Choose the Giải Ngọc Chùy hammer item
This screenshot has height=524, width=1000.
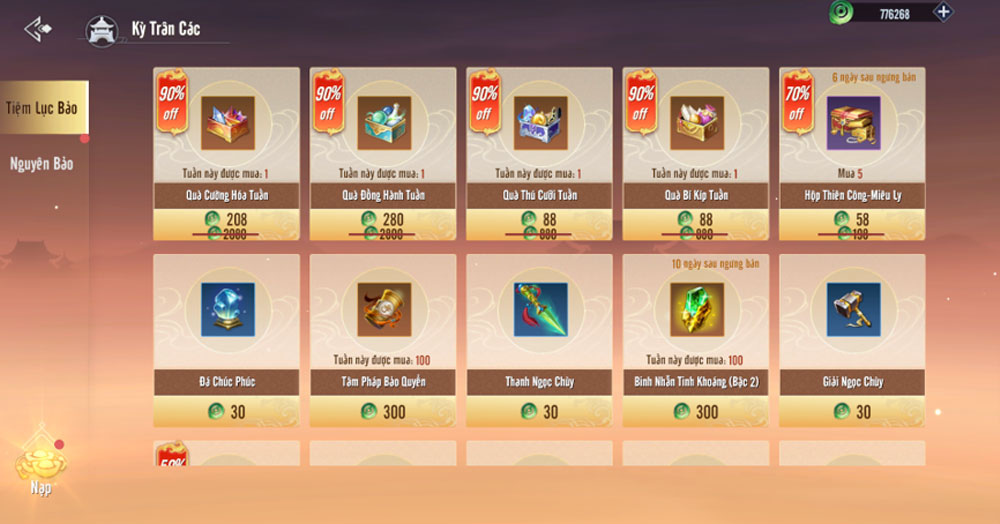852,310
